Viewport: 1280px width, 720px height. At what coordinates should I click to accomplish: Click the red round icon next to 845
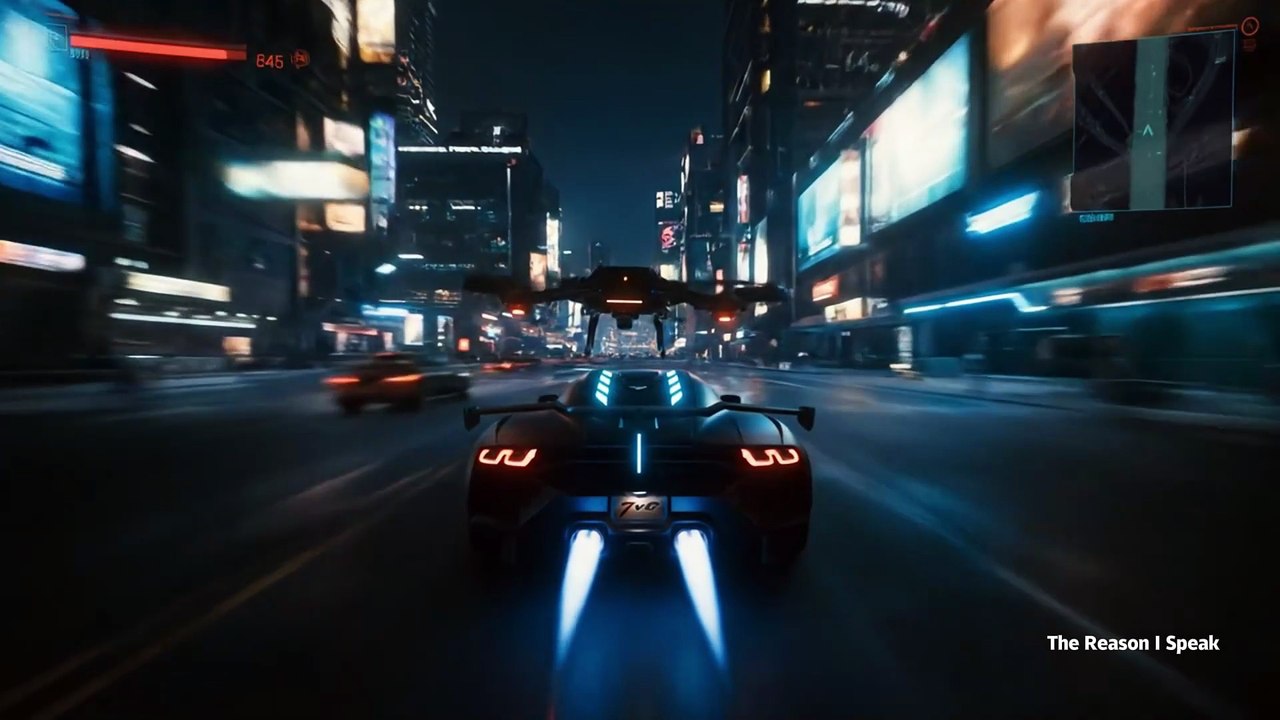point(300,59)
